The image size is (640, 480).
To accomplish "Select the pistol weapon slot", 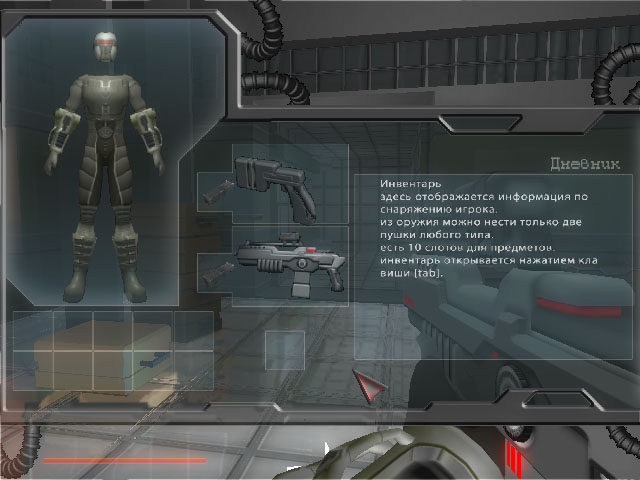I will [290, 183].
